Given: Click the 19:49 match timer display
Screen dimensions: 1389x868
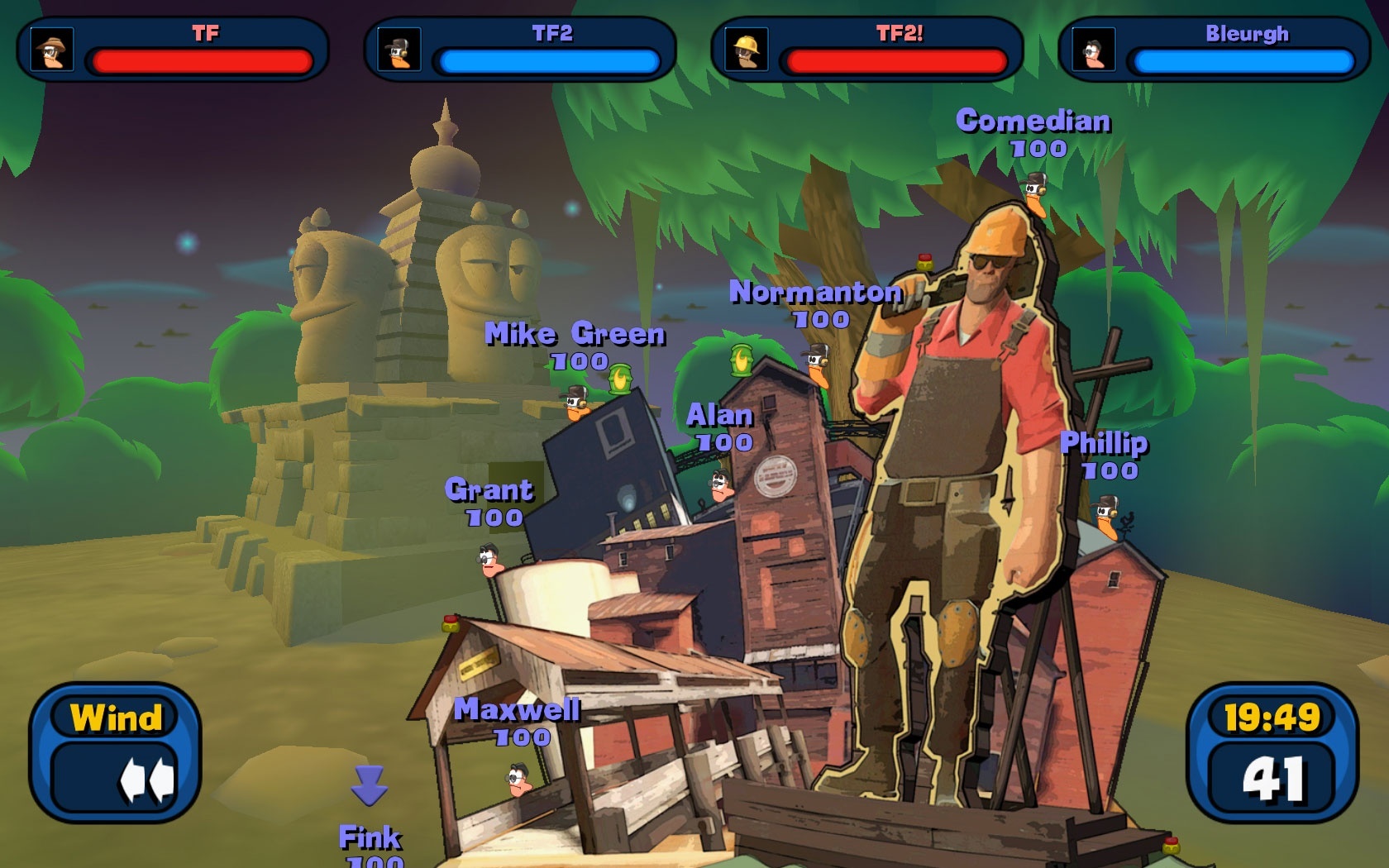Looking at the screenshot, I should (x=1274, y=714).
